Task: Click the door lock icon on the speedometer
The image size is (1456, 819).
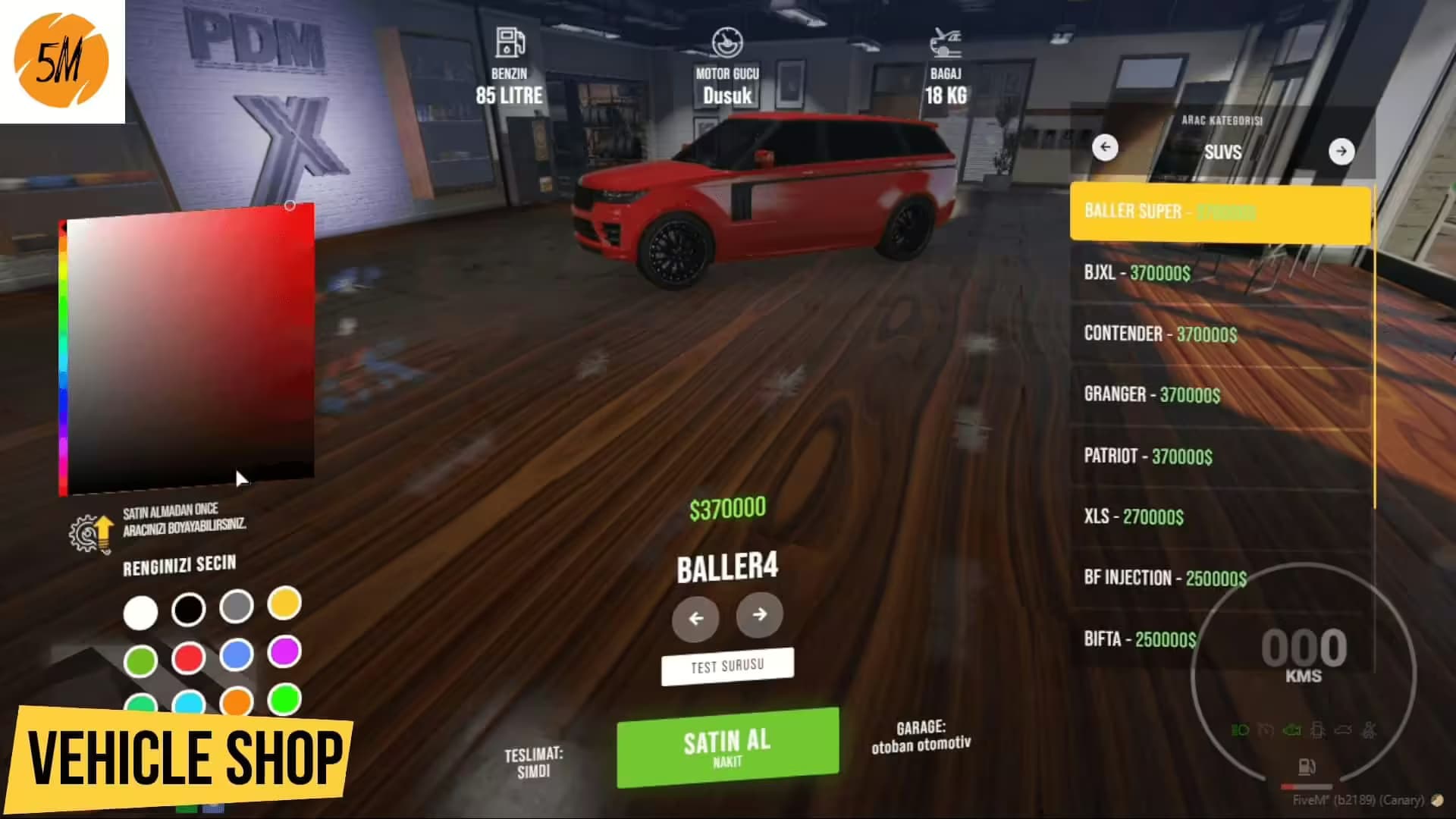Action: coord(1318,730)
